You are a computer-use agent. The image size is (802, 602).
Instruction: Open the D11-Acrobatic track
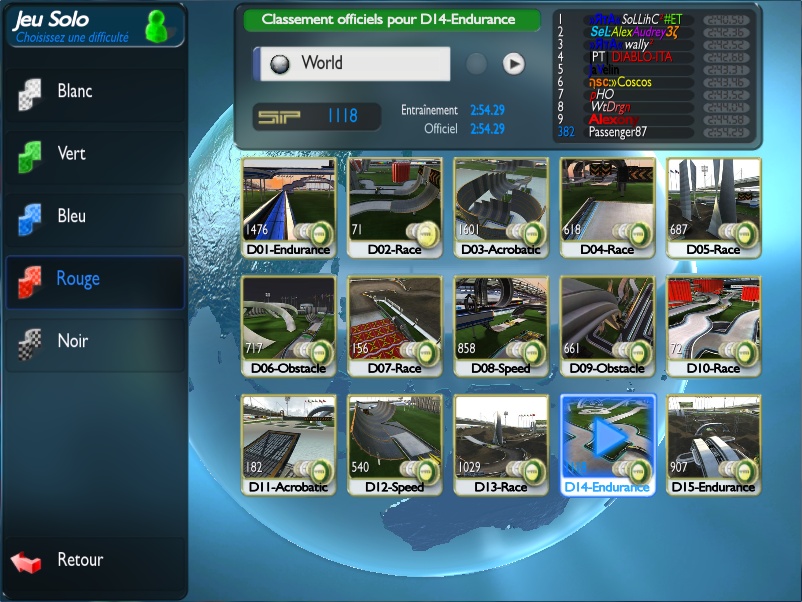pos(290,443)
